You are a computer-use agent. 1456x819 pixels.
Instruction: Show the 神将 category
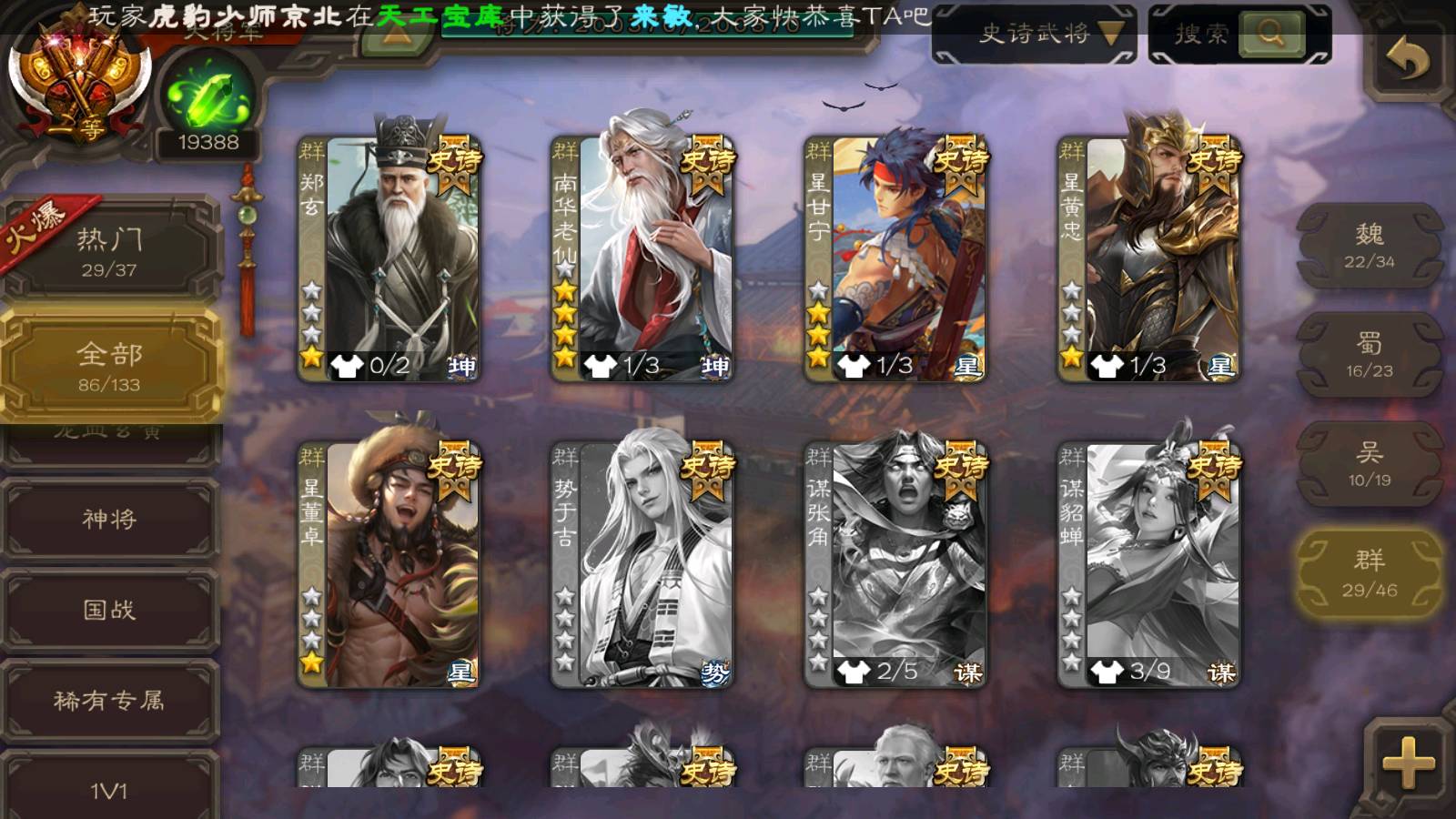tap(109, 519)
